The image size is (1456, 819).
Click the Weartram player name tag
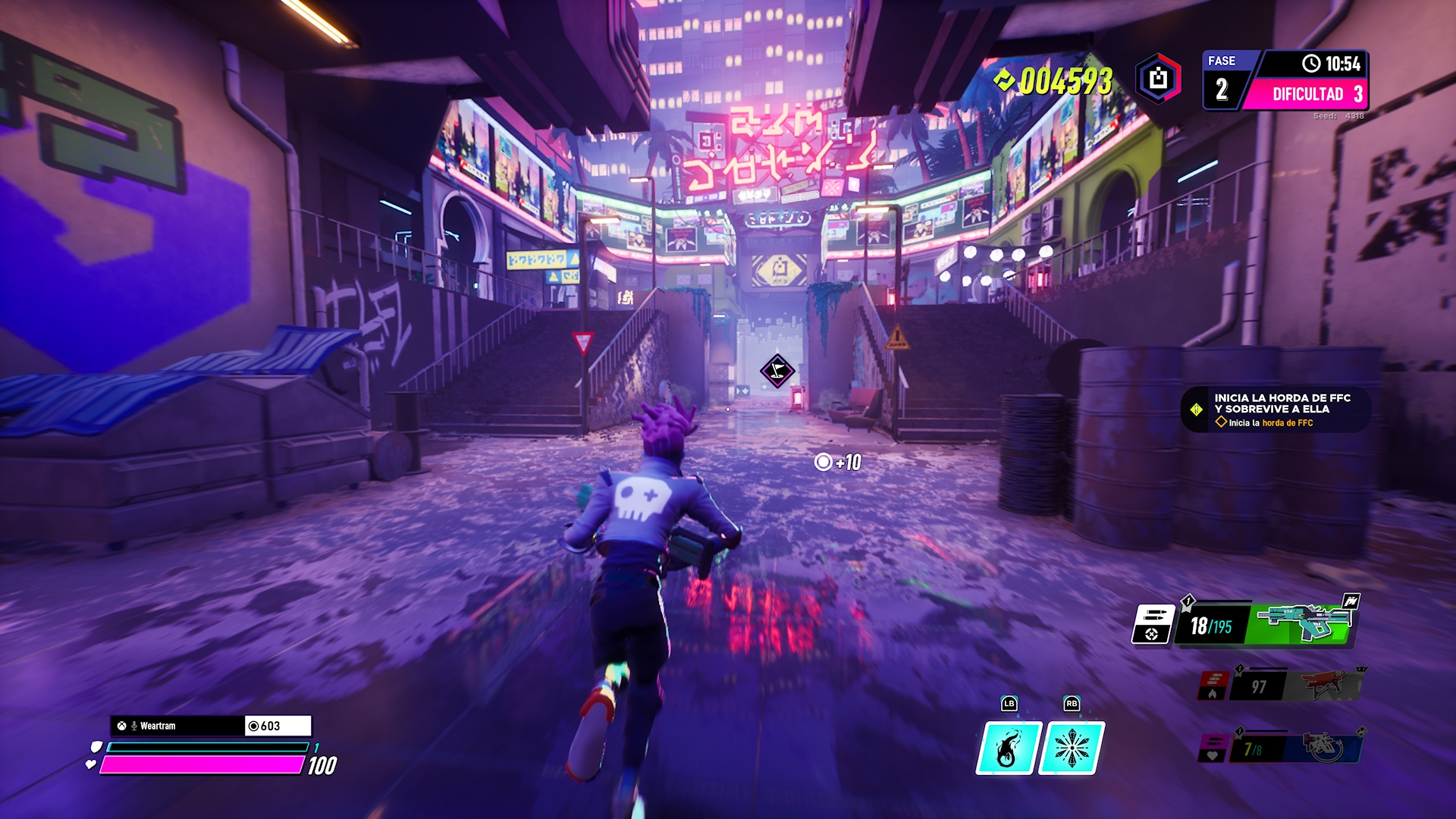point(177,726)
